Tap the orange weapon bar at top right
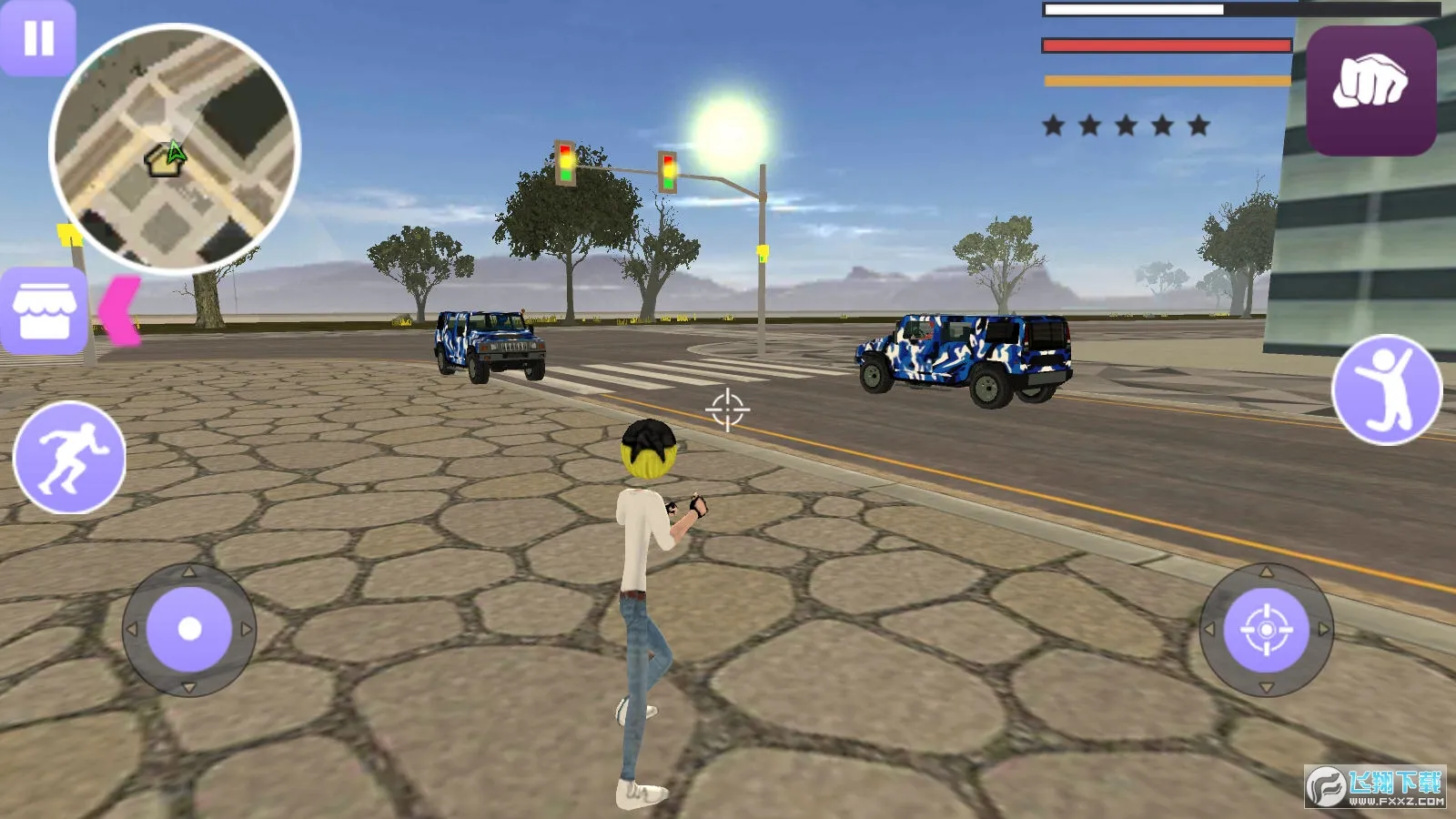The image size is (1456, 819). tap(1165, 81)
